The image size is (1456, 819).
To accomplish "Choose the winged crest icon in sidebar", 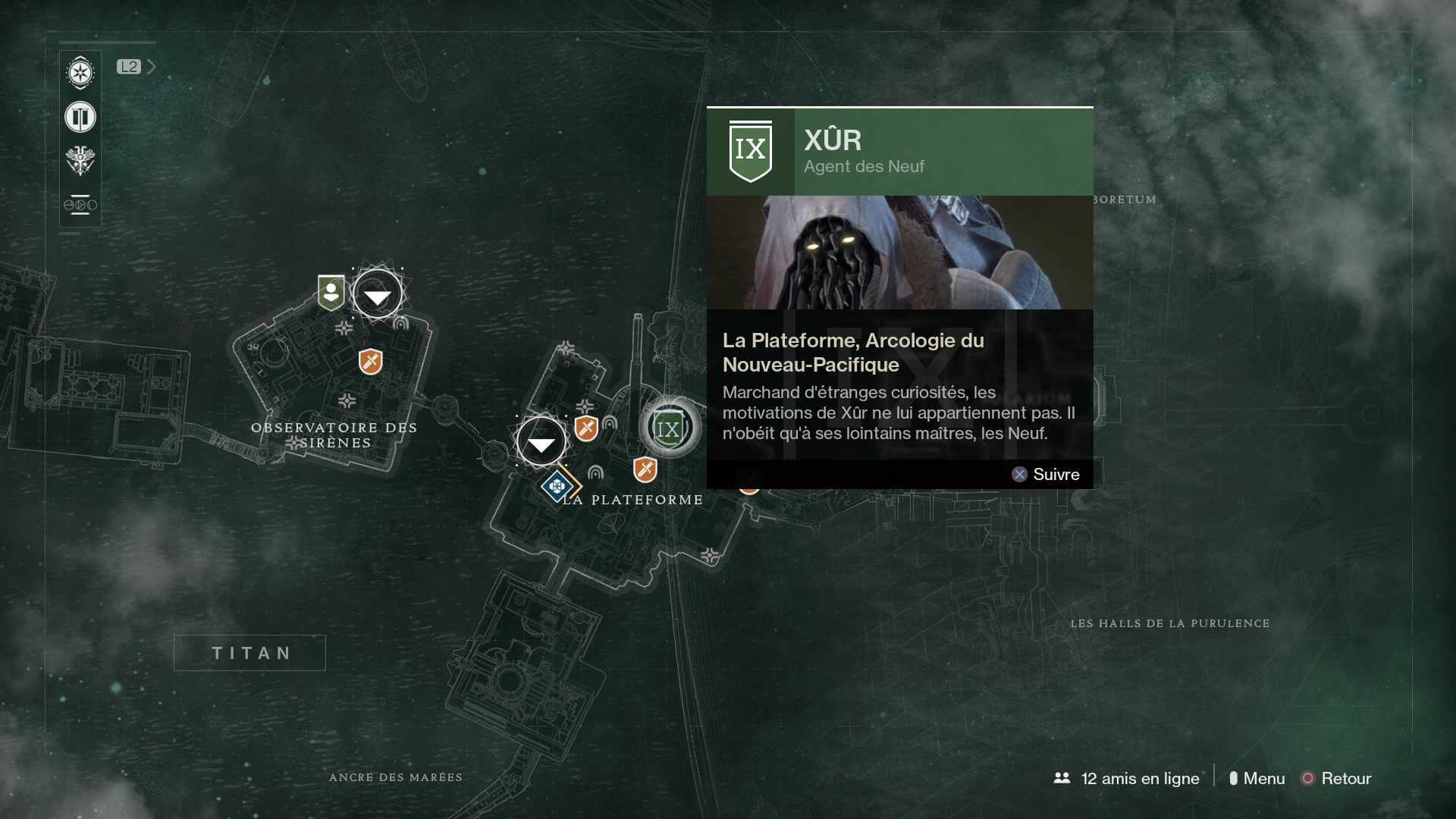I will tap(80, 161).
